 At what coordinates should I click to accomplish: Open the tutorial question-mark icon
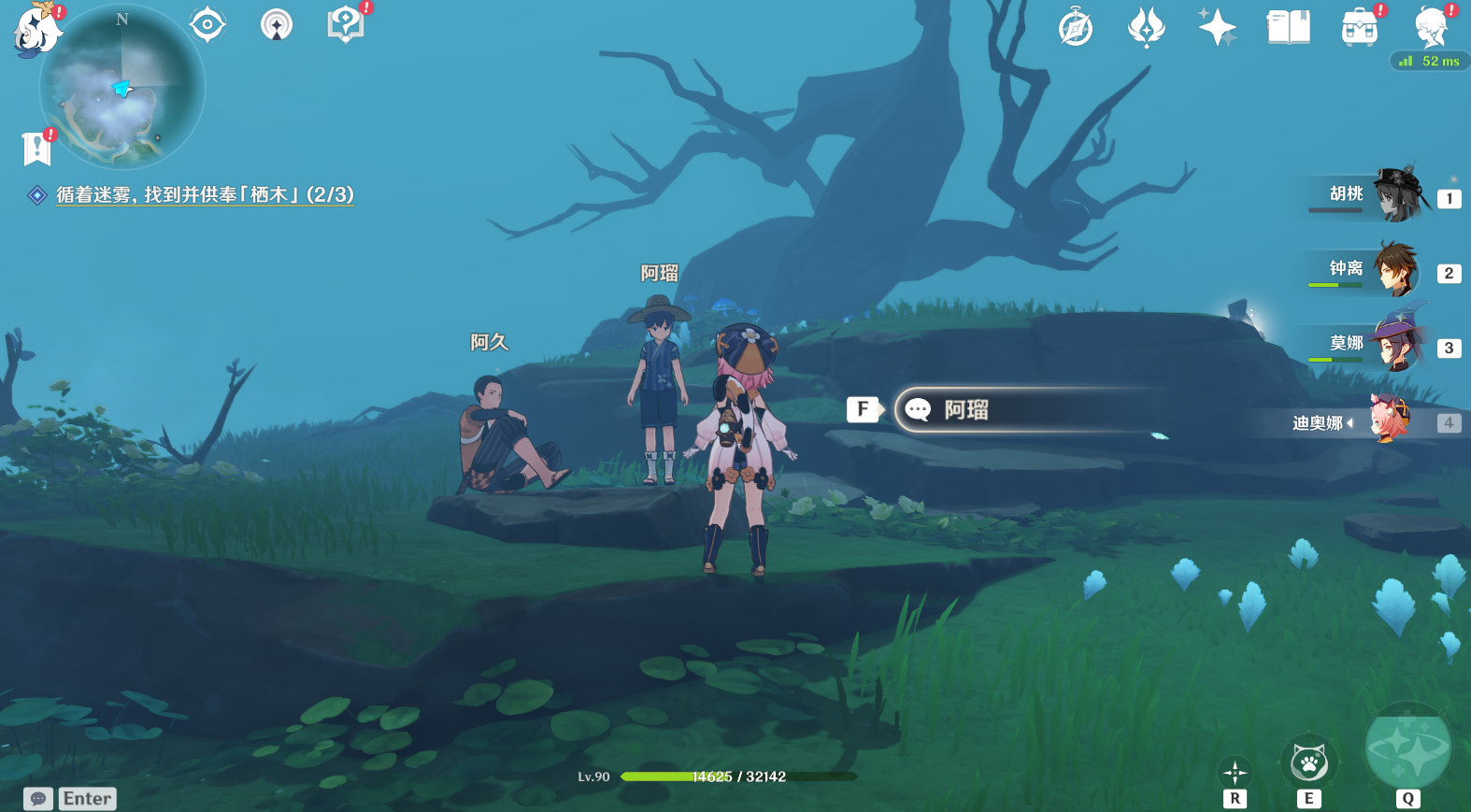(346, 24)
